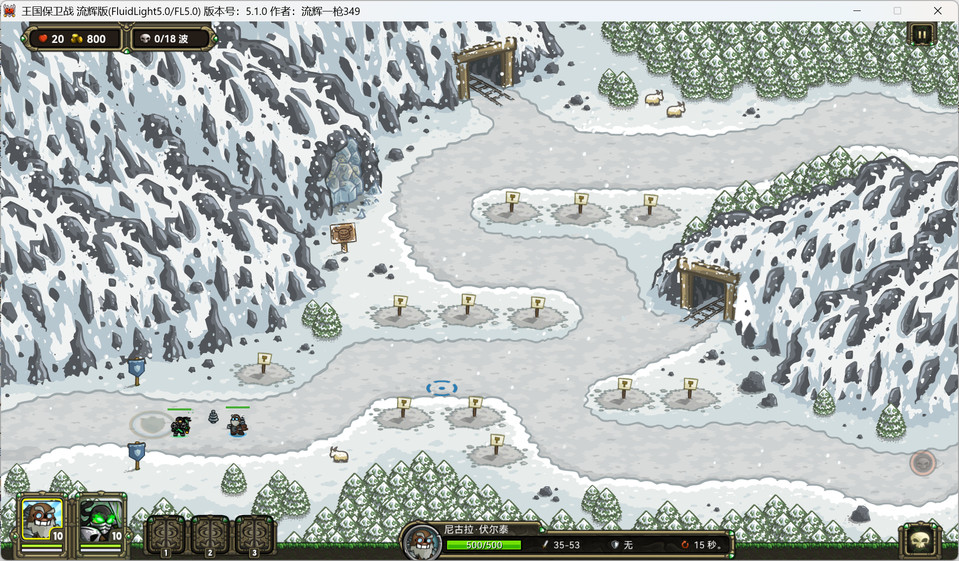This screenshot has height=561, width=959.
Task: Click the power slot numbered 2
Action: [210, 534]
